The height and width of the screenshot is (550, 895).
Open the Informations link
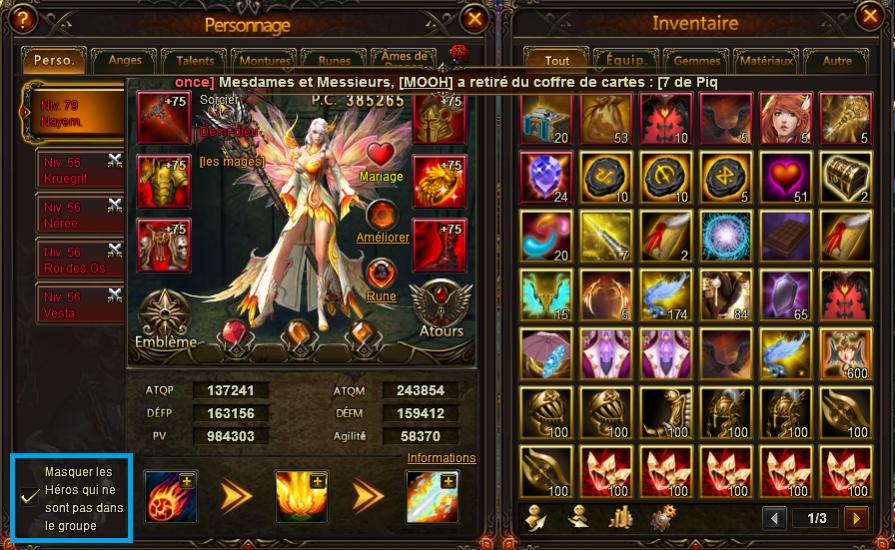(x=441, y=458)
